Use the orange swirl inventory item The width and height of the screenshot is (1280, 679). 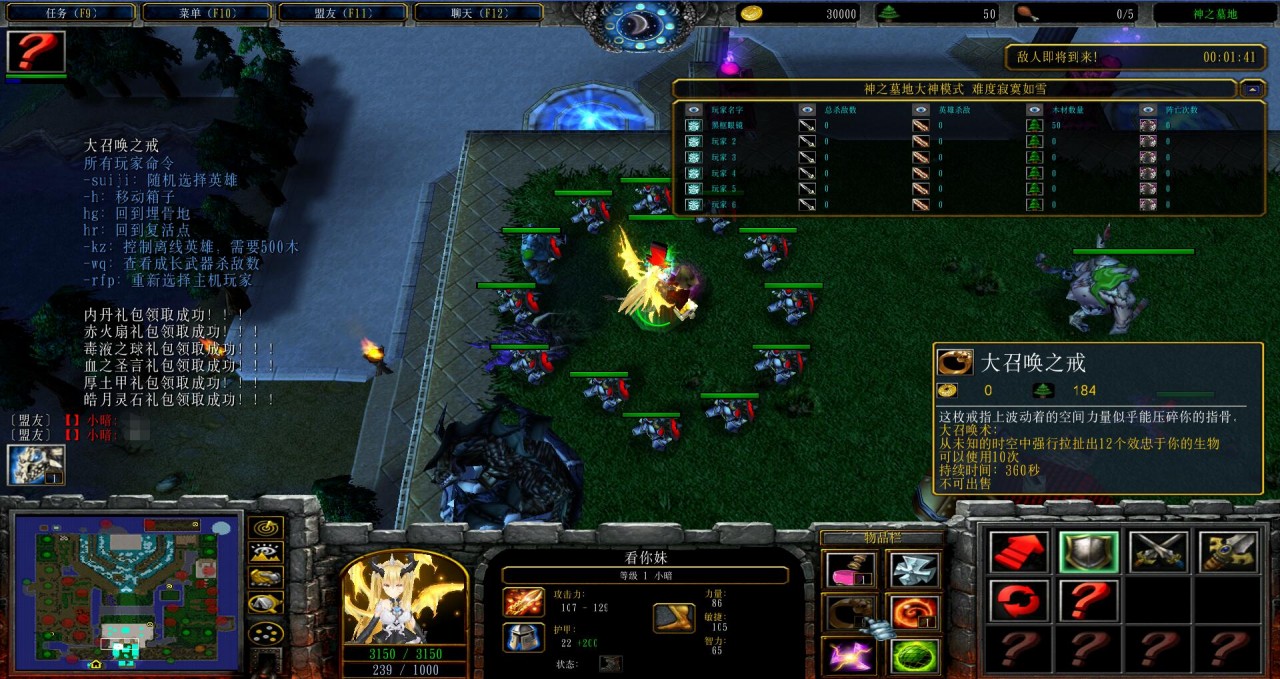click(915, 613)
